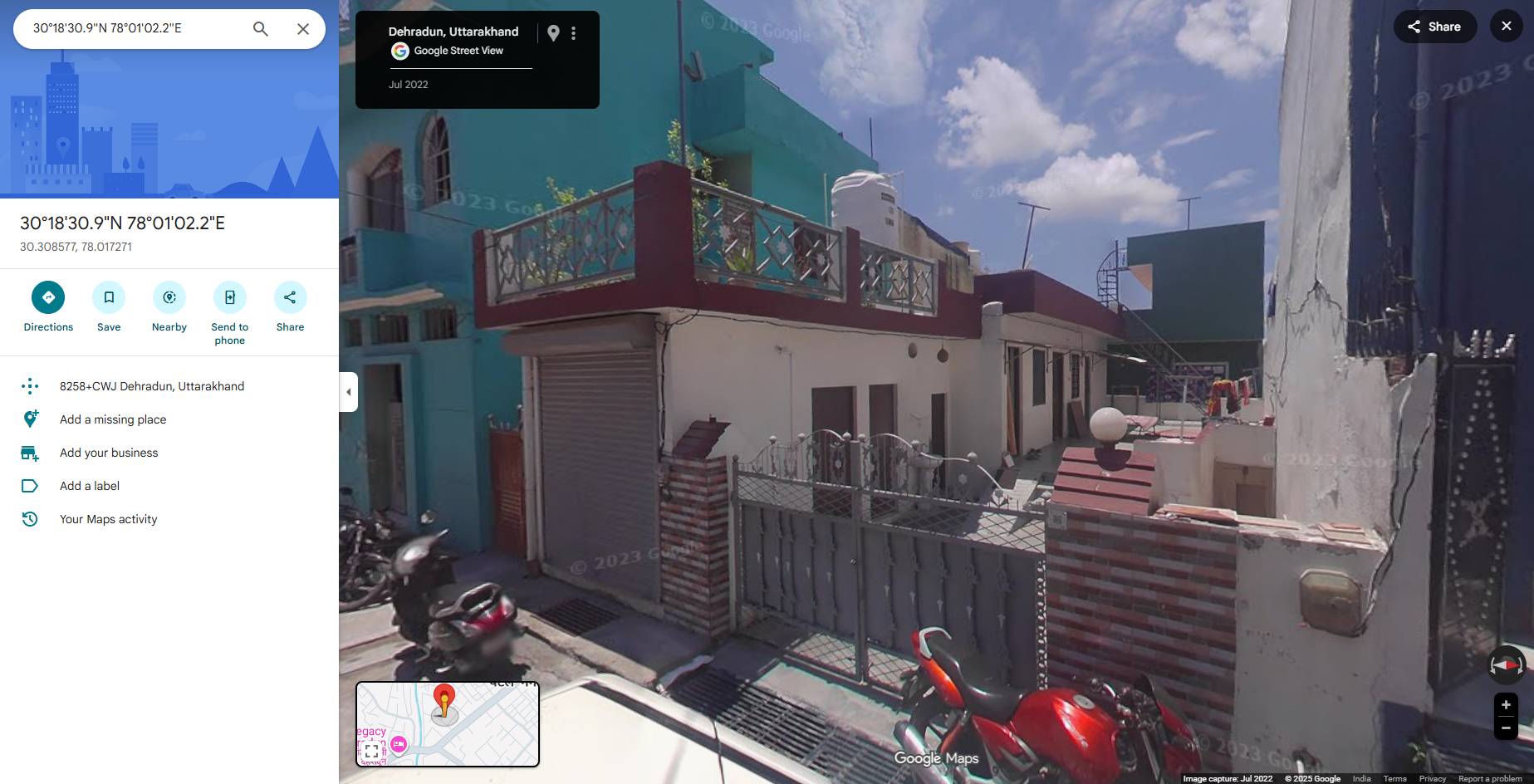This screenshot has width=1534, height=784.
Task: Choose Add your business
Action: click(109, 453)
